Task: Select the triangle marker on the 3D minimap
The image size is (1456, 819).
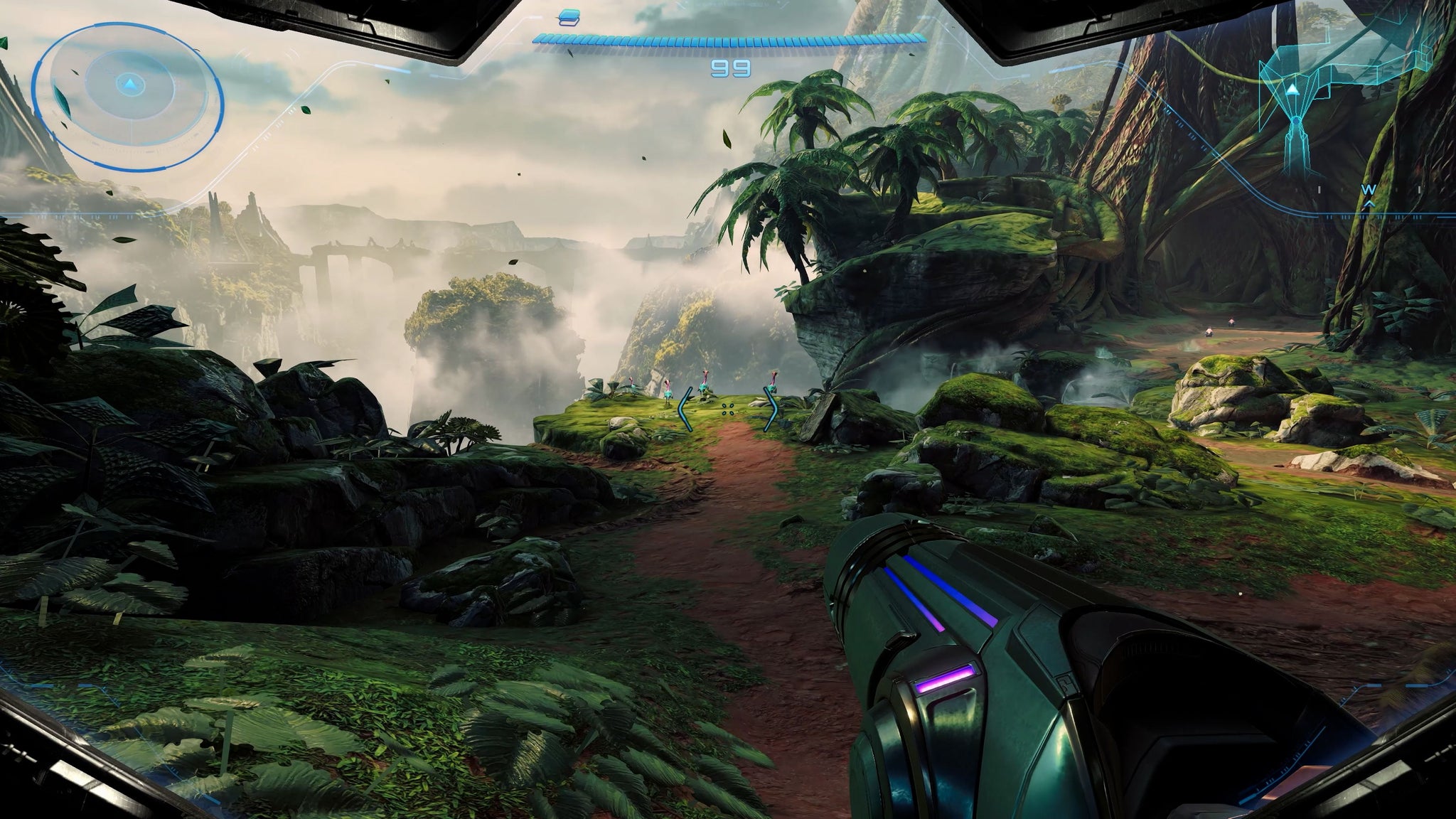Action: pyautogui.click(x=1293, y=90)
